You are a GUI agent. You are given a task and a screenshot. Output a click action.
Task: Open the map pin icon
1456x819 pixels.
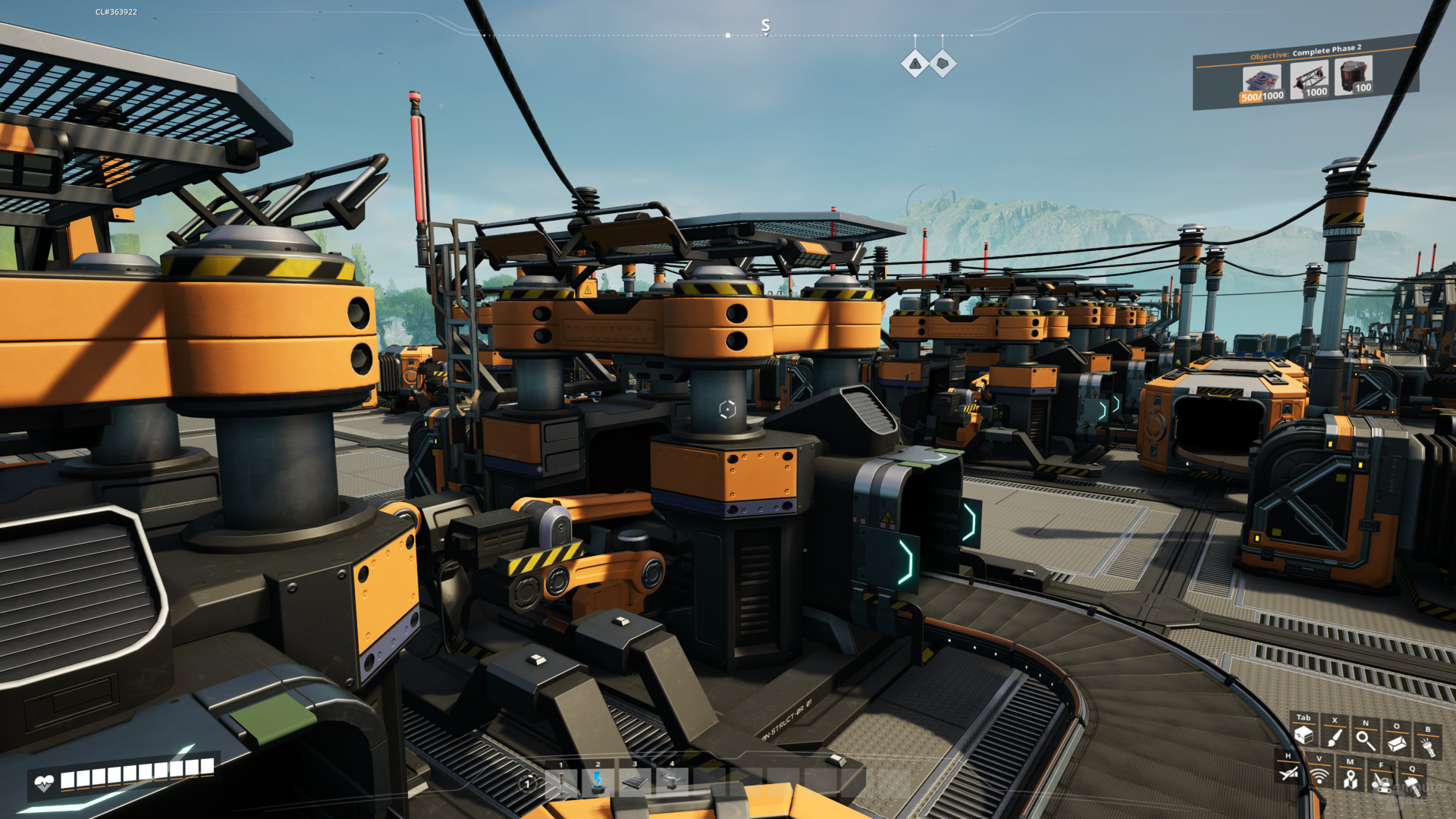[1350, 779]
